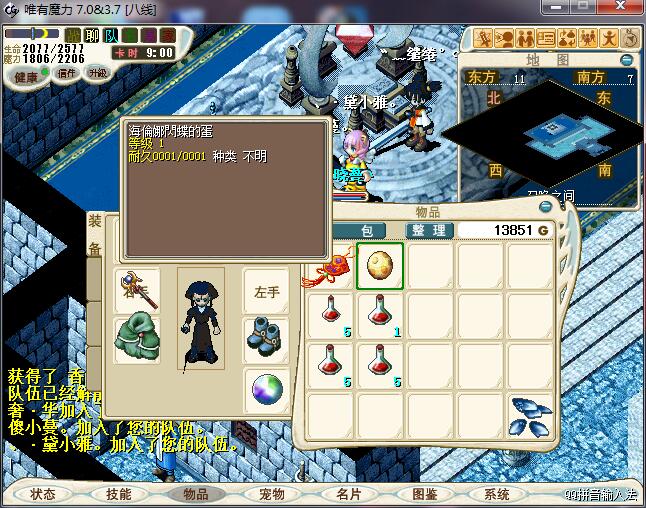
Task: Select the red potion with count 1
Action: pyautogui.click(x=380, y=315)
